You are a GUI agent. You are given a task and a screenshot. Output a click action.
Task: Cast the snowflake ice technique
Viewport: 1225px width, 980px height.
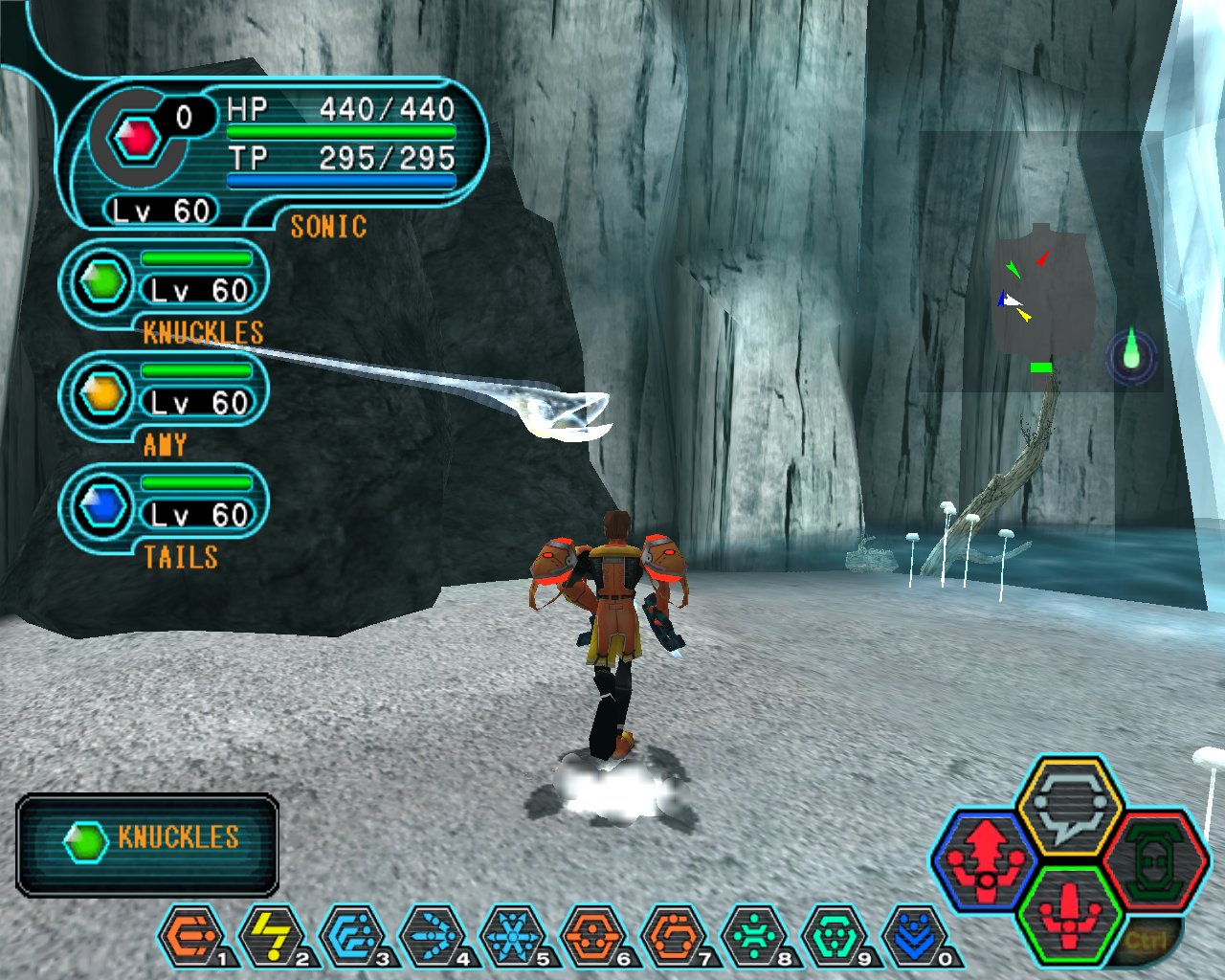[x=513, y=937]
